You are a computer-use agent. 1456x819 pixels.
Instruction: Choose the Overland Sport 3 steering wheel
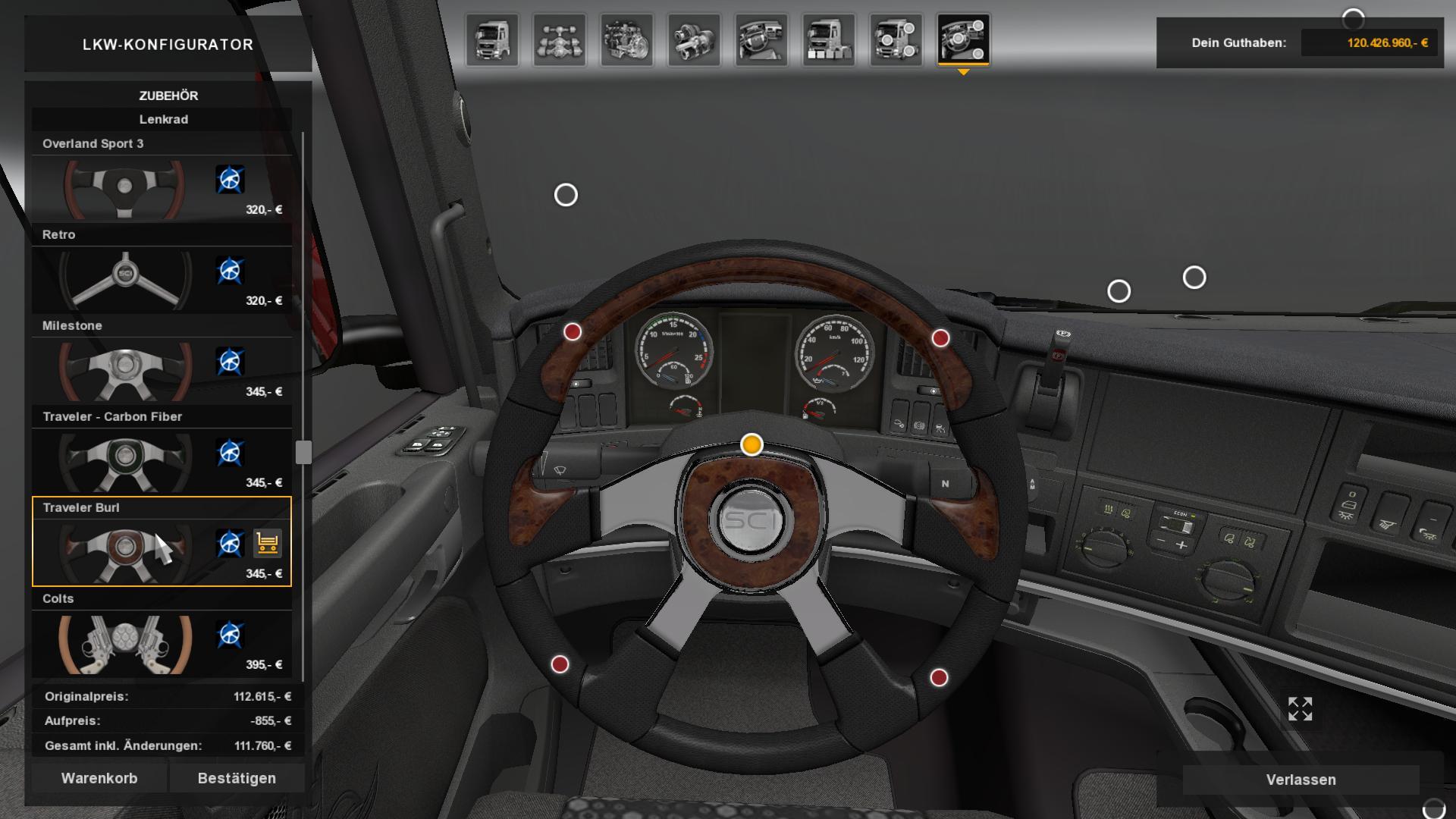click(125, 187)
